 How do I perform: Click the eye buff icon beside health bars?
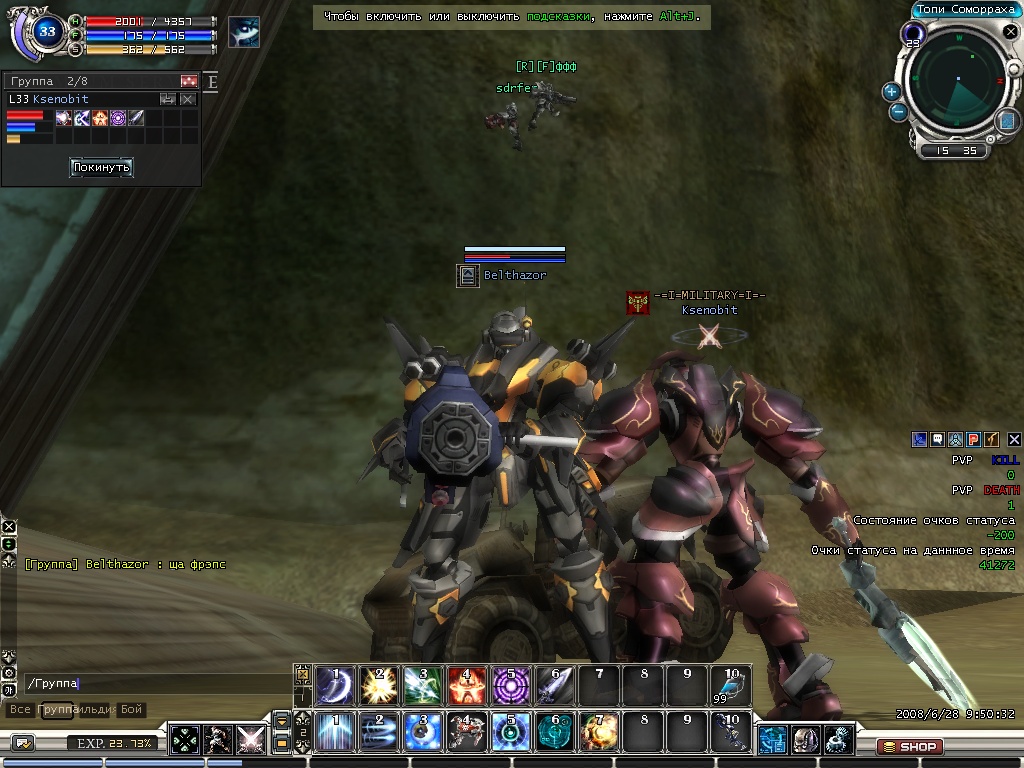[244, 32]
